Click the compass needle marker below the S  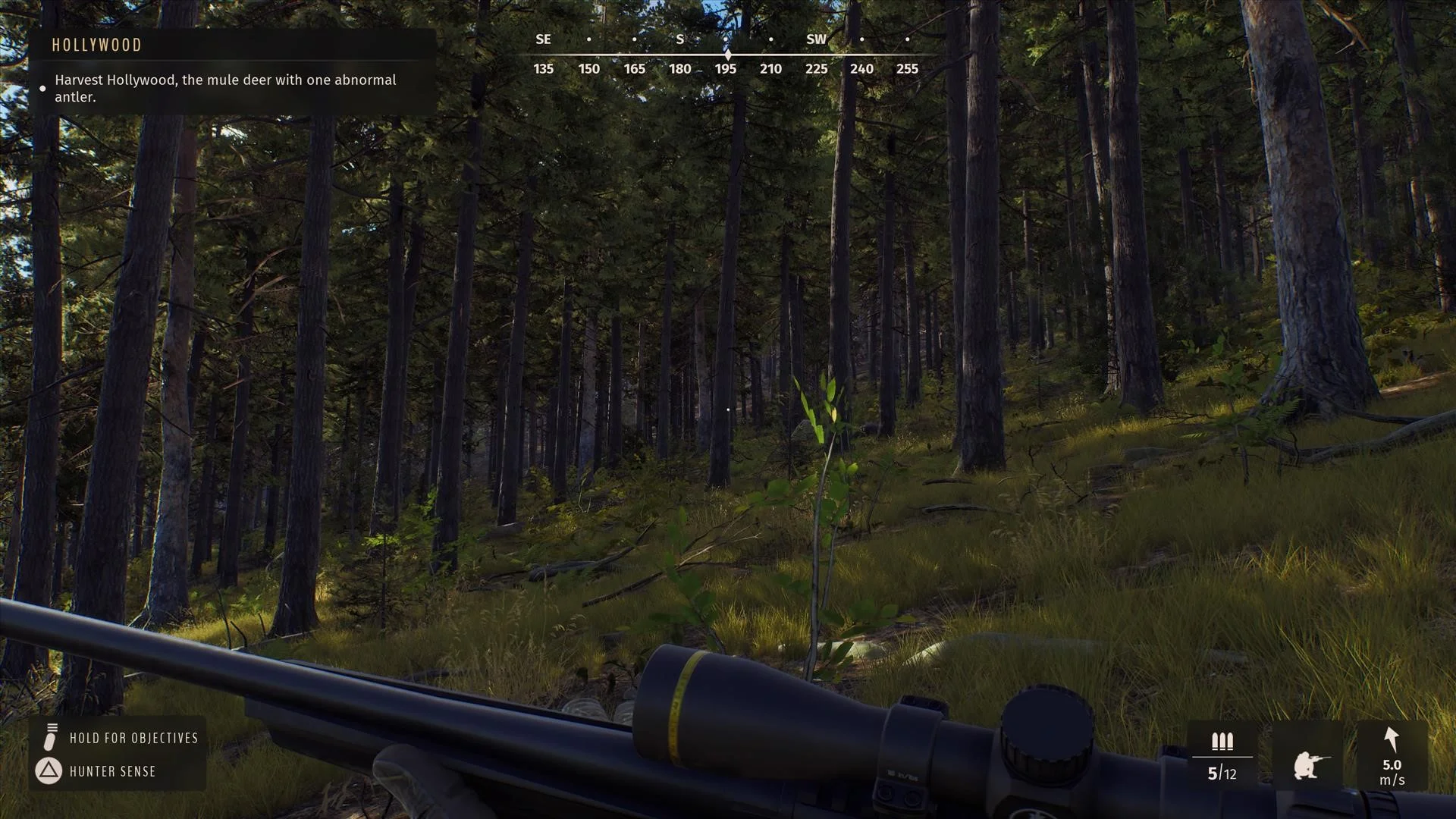pos(728,54)
